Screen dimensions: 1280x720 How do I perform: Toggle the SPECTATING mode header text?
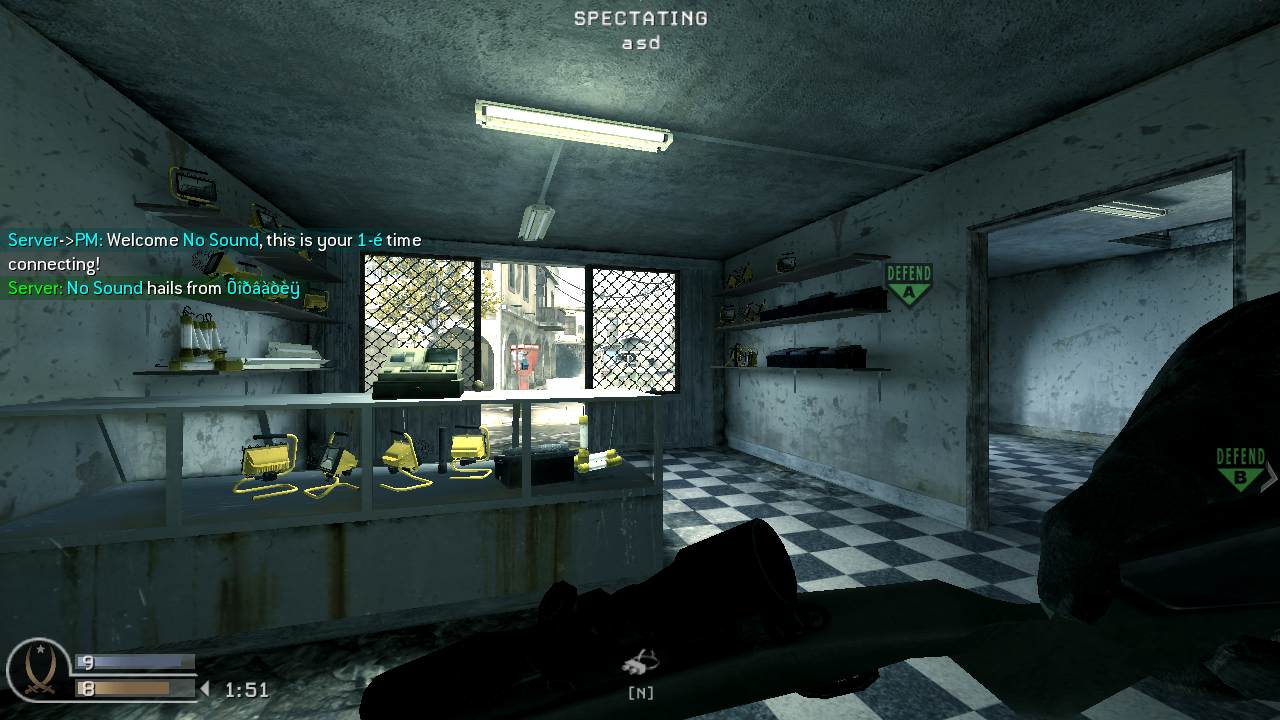639,17
